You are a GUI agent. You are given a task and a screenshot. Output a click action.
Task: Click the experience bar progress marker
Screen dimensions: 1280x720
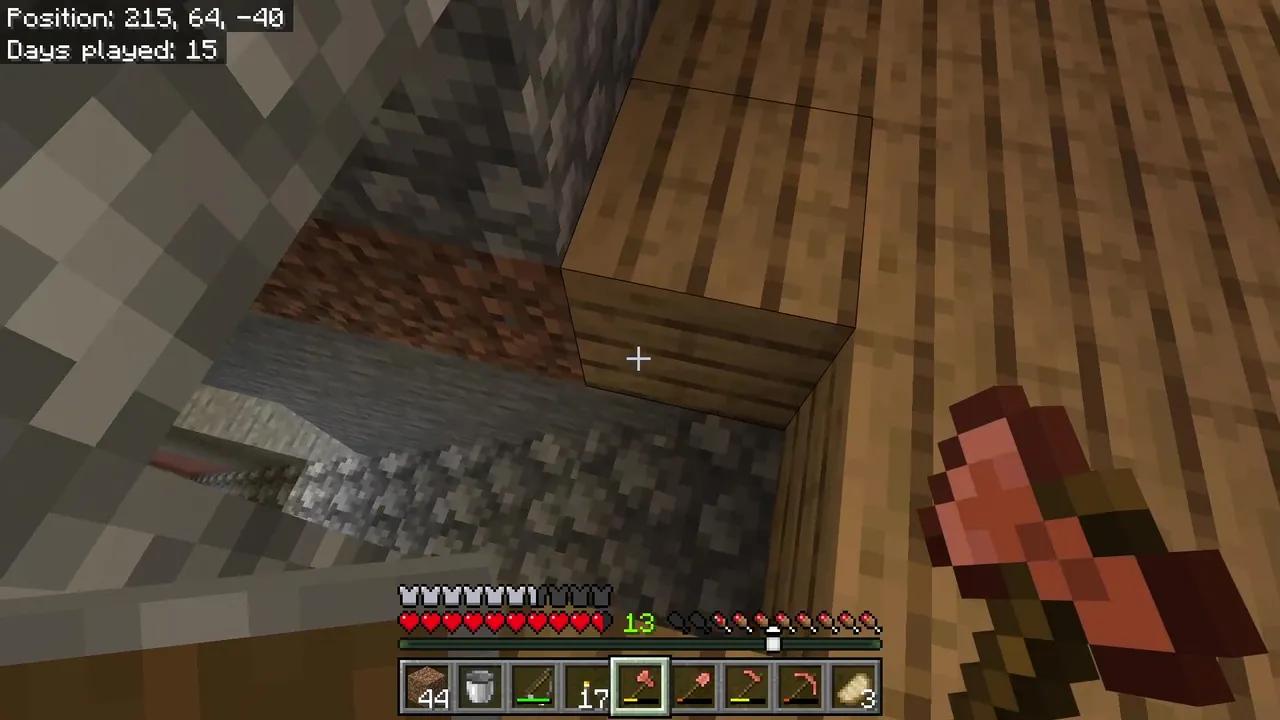tap(773, 643)
